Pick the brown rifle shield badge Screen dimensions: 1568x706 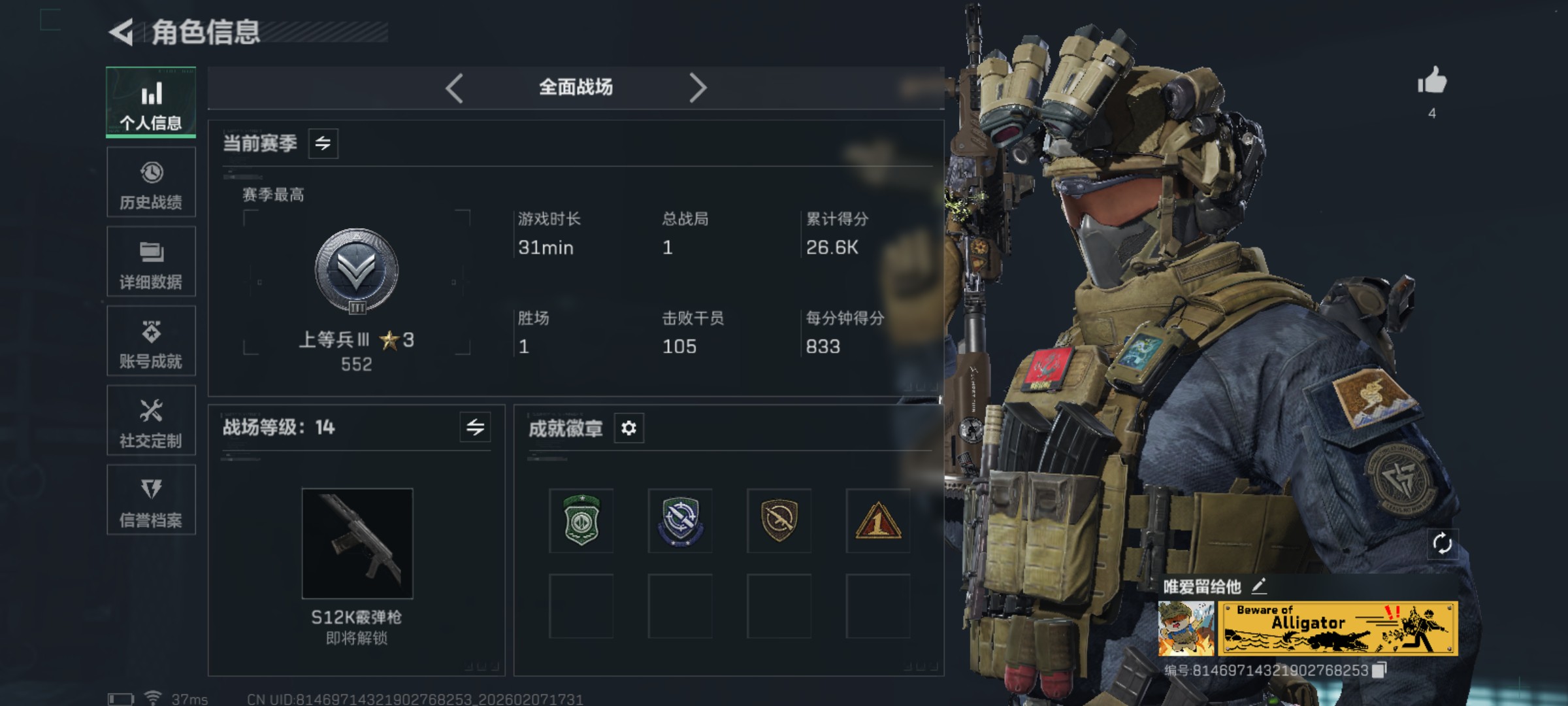coord(779,521)
